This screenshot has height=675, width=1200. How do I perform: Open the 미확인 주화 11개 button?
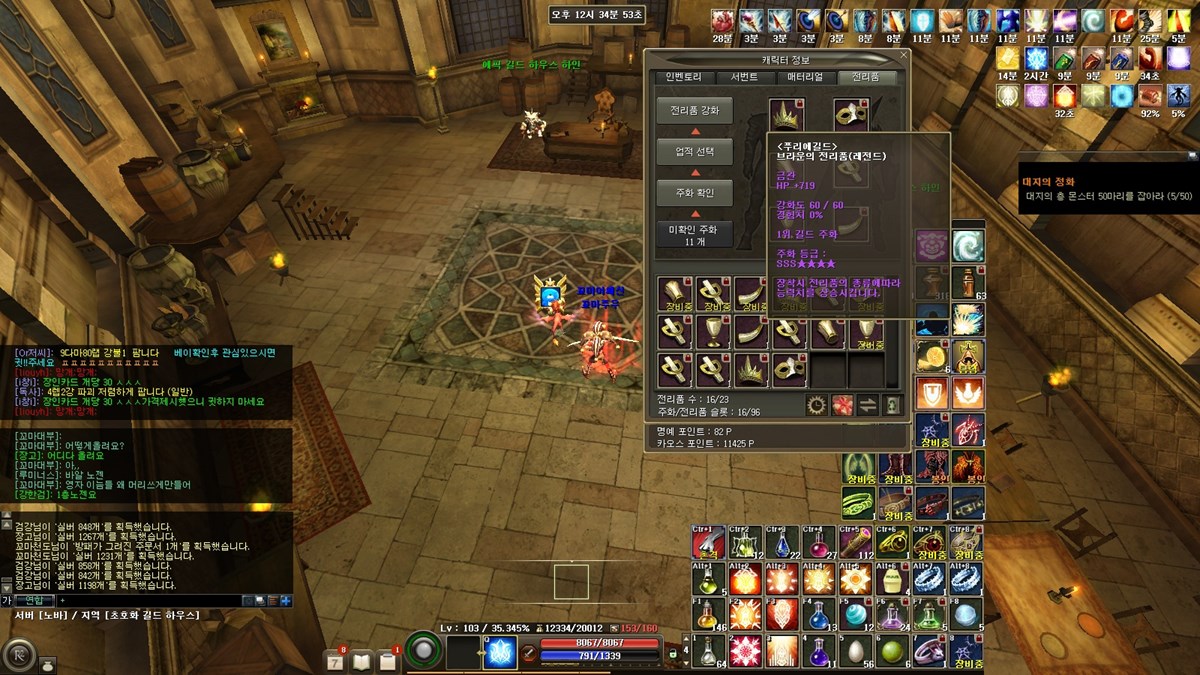pos(694,235)
